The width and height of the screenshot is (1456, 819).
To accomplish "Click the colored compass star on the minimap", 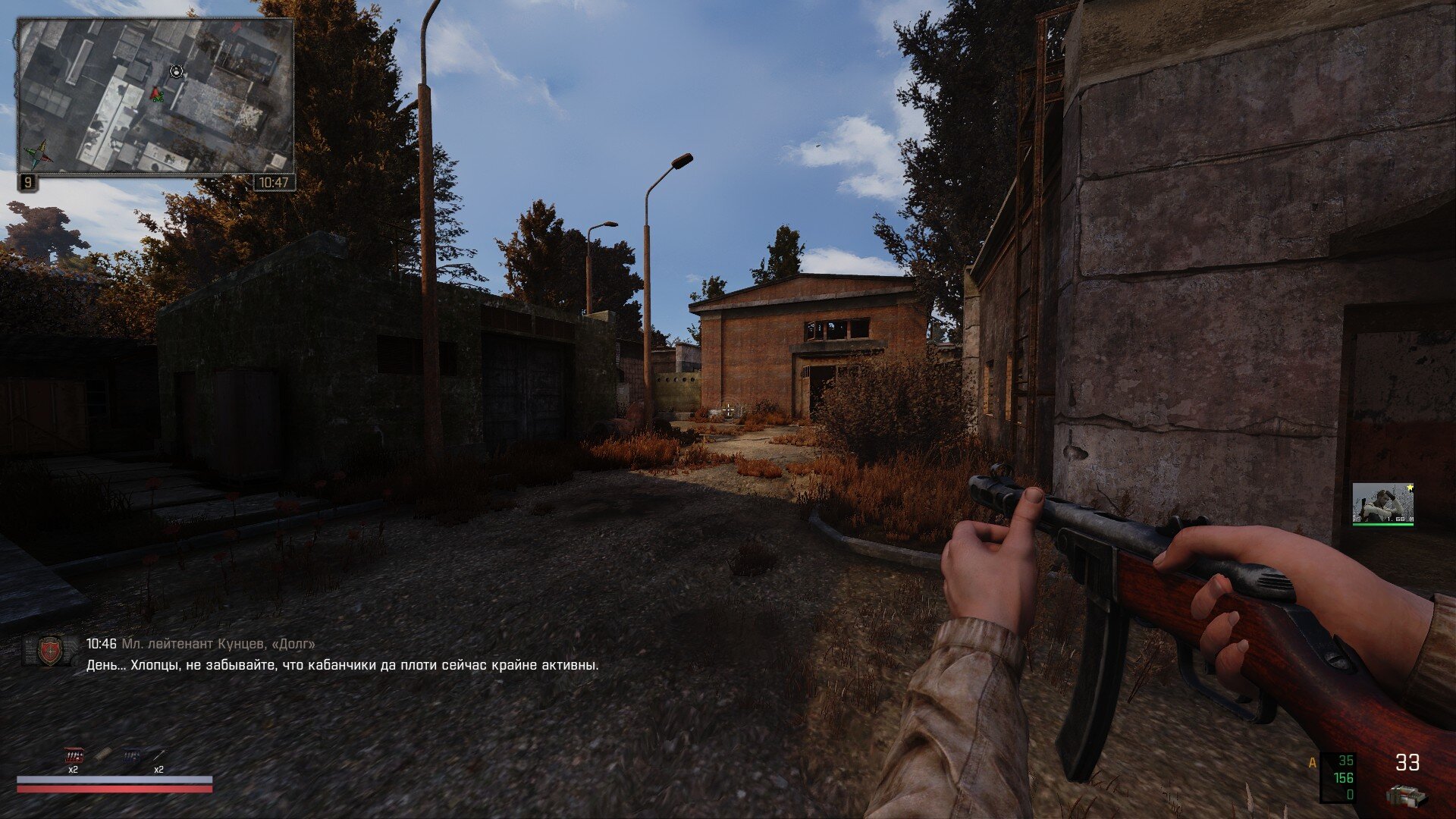I will point(37,153).
